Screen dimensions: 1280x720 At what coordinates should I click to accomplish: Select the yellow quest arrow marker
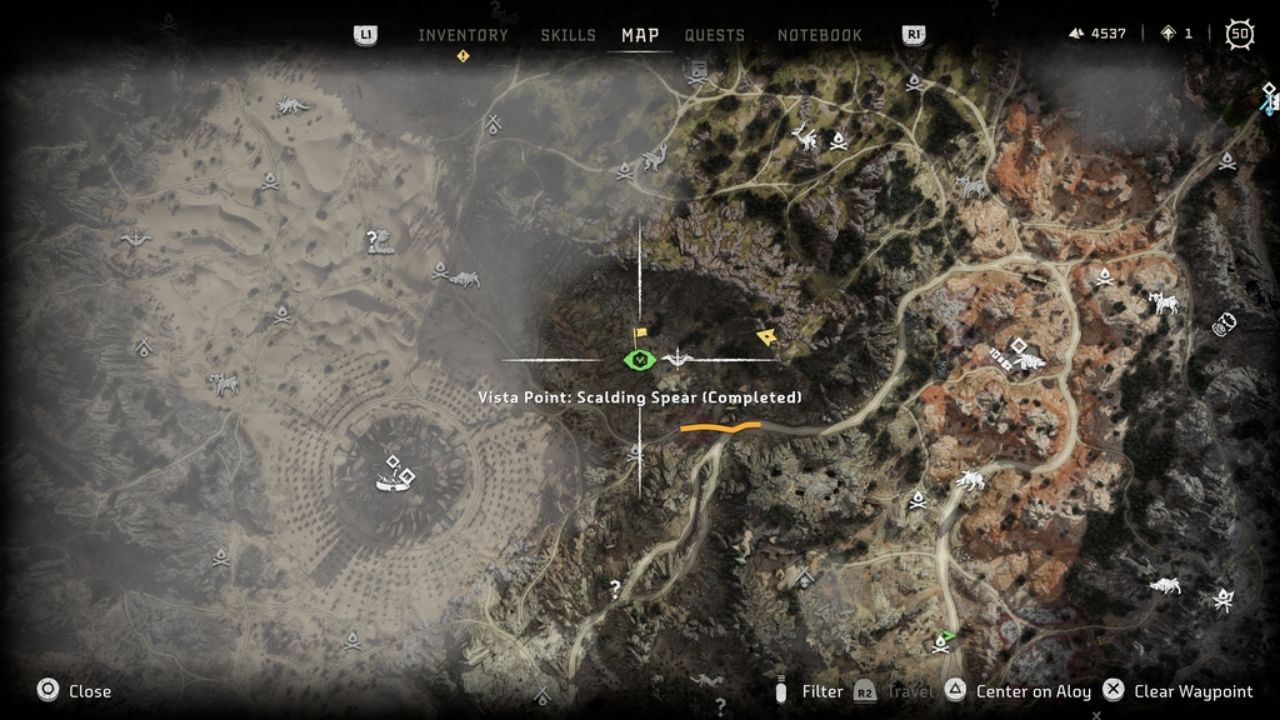(x=767, y=337)
